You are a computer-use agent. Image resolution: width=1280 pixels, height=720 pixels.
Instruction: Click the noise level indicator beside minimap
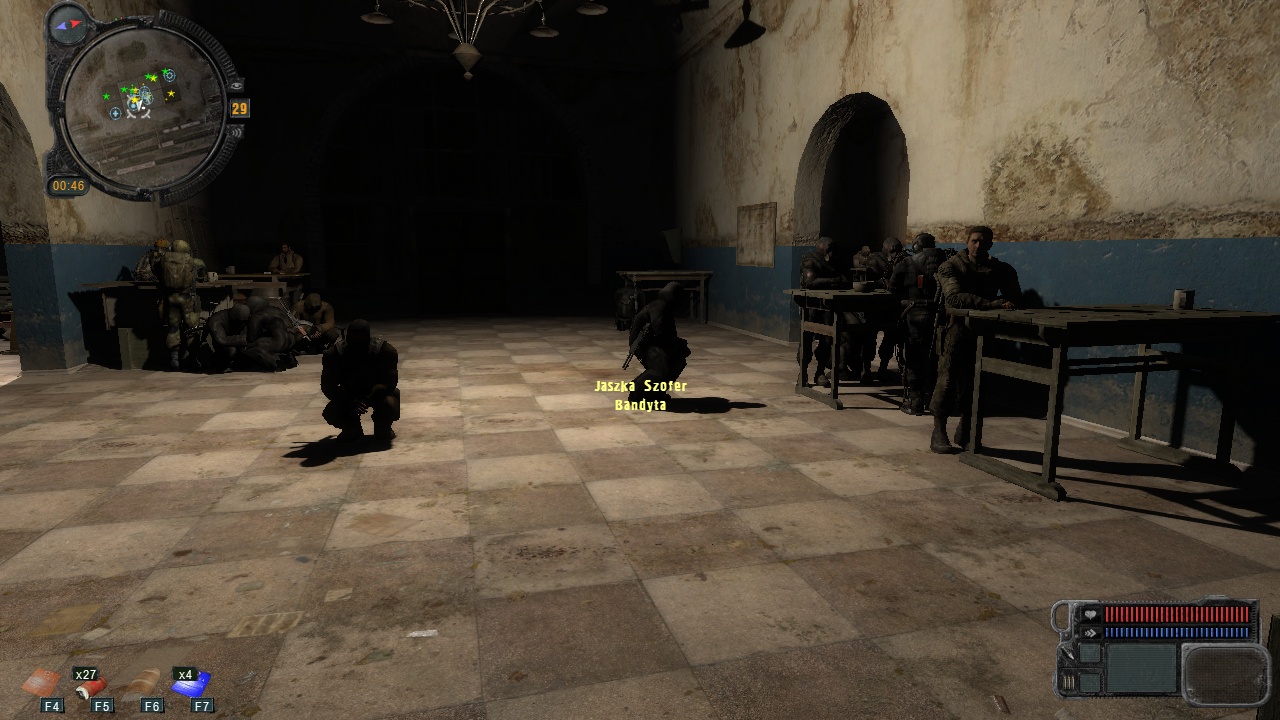[x=235, y=131]
